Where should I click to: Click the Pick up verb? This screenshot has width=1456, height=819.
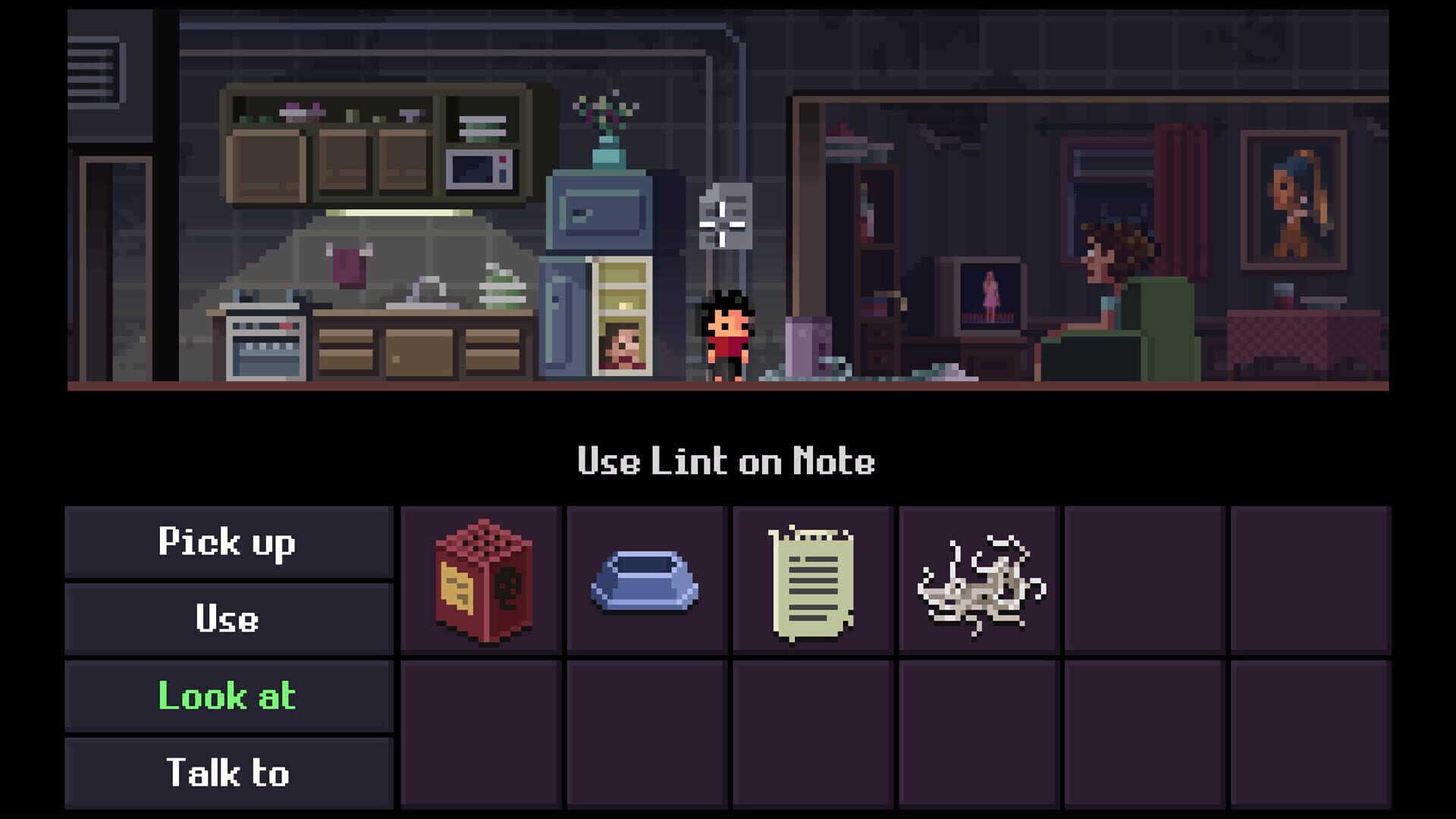pos(227,541)
